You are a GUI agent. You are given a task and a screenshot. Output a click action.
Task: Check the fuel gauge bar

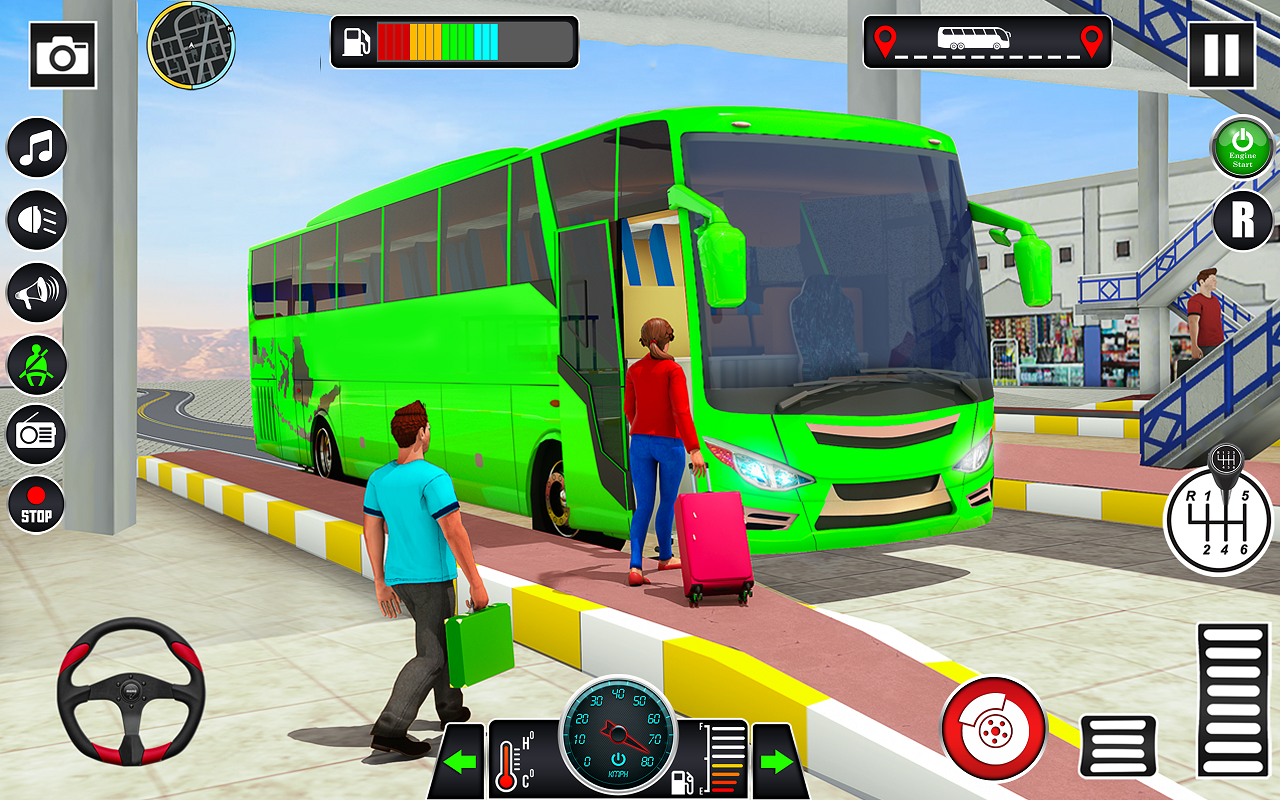pyautogui.click(x=452, y=41)
